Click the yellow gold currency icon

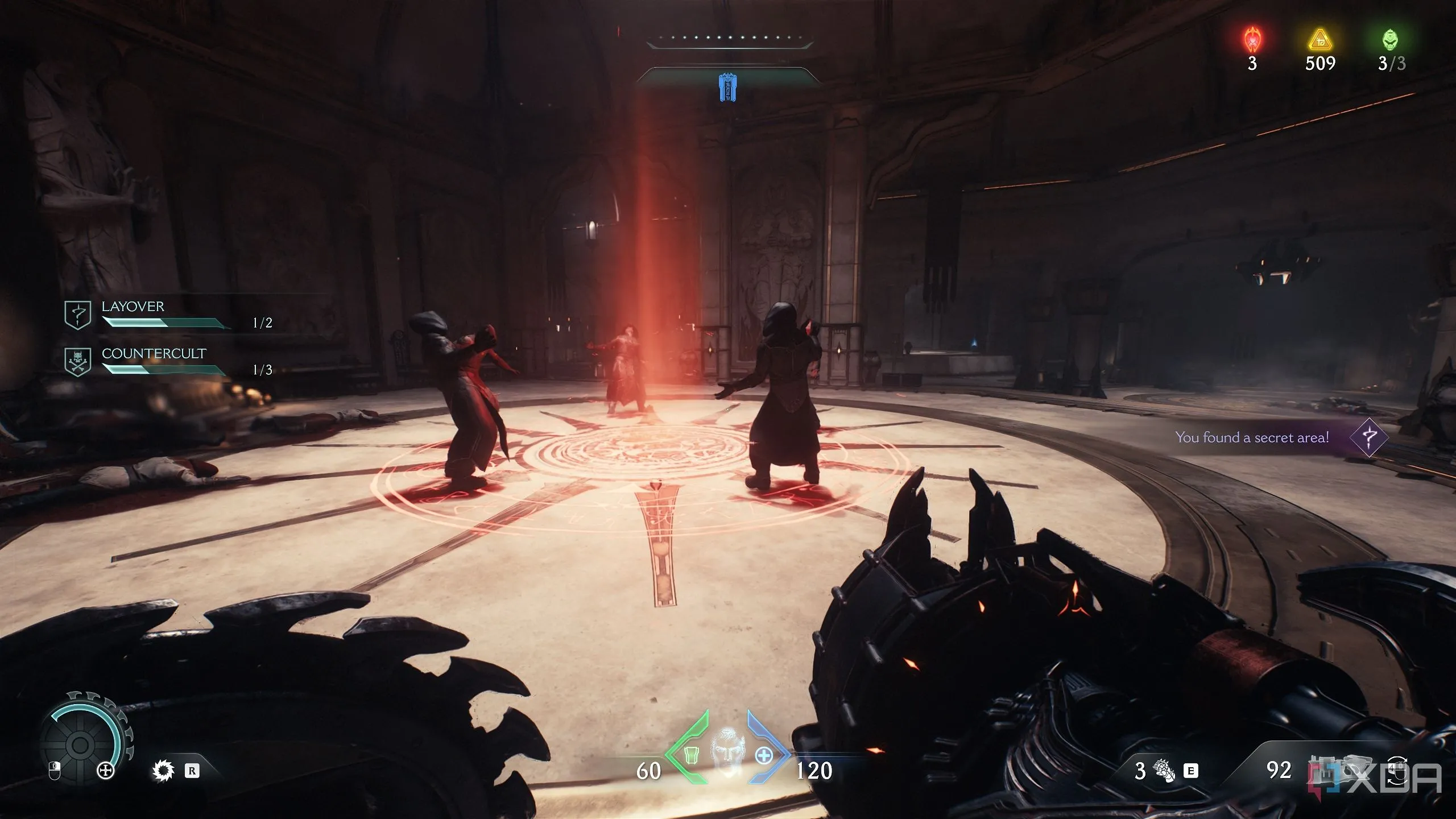click(x=1320, y=41)
